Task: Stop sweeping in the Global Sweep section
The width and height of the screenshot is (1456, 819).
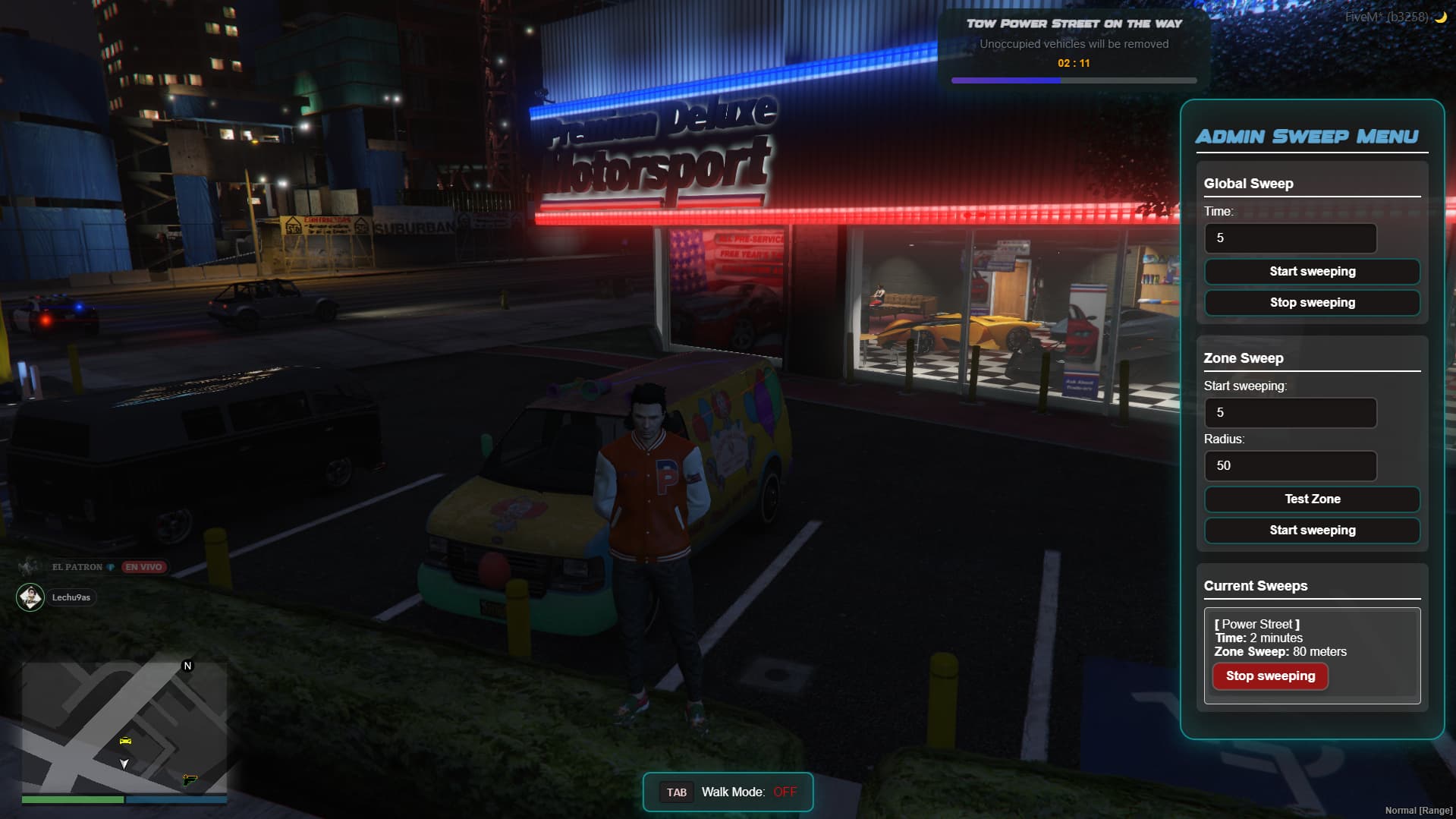Action: coord(1312,303)
